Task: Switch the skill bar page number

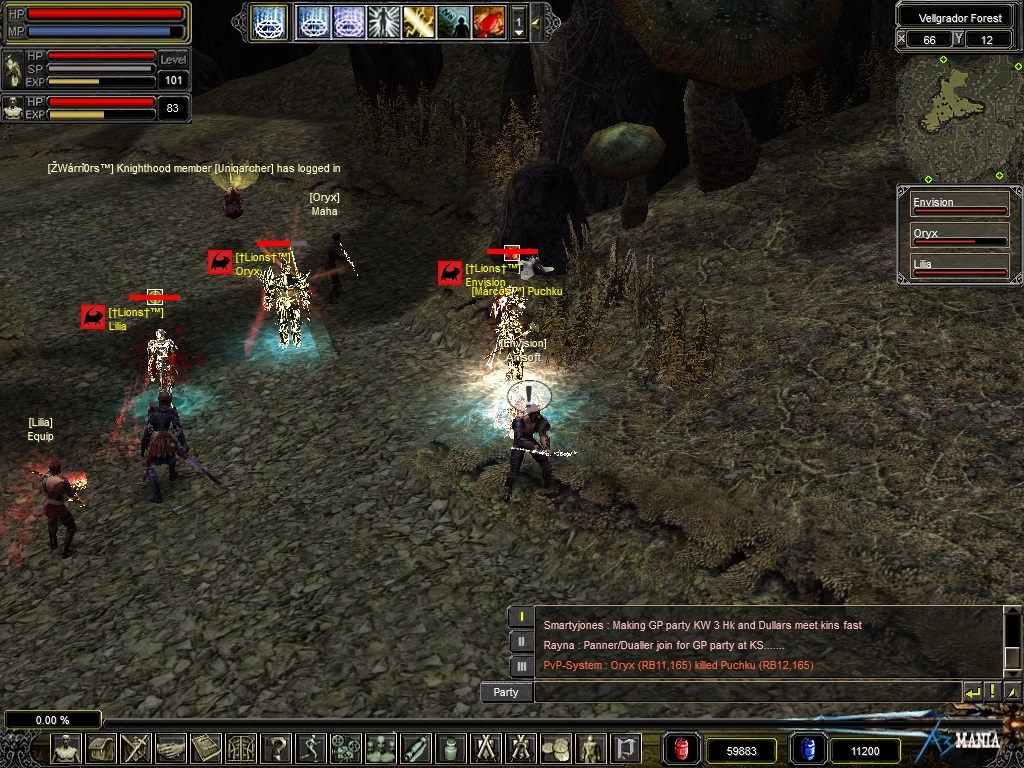Action: [x=519, y=21]
